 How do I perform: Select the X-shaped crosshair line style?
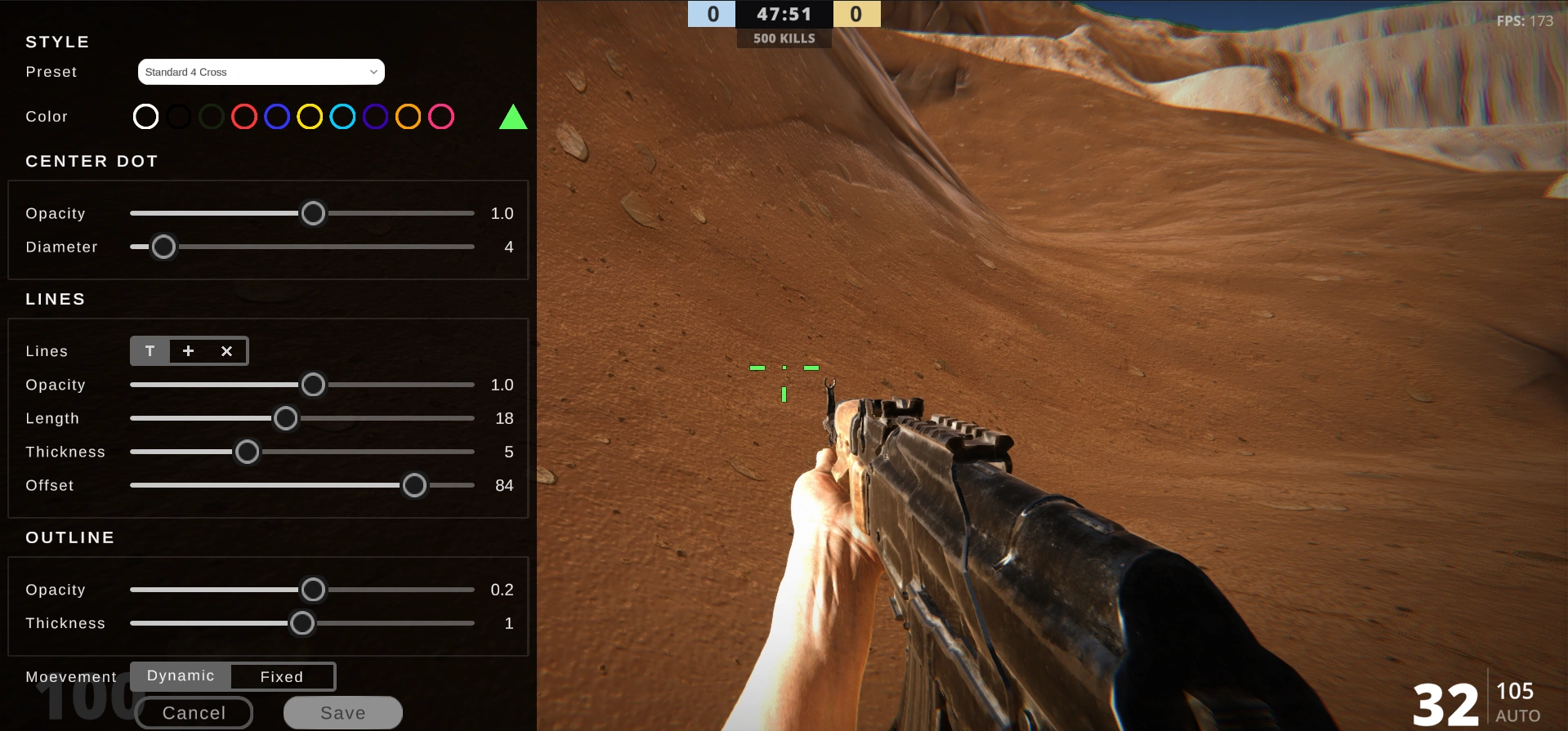pos(226,350)
